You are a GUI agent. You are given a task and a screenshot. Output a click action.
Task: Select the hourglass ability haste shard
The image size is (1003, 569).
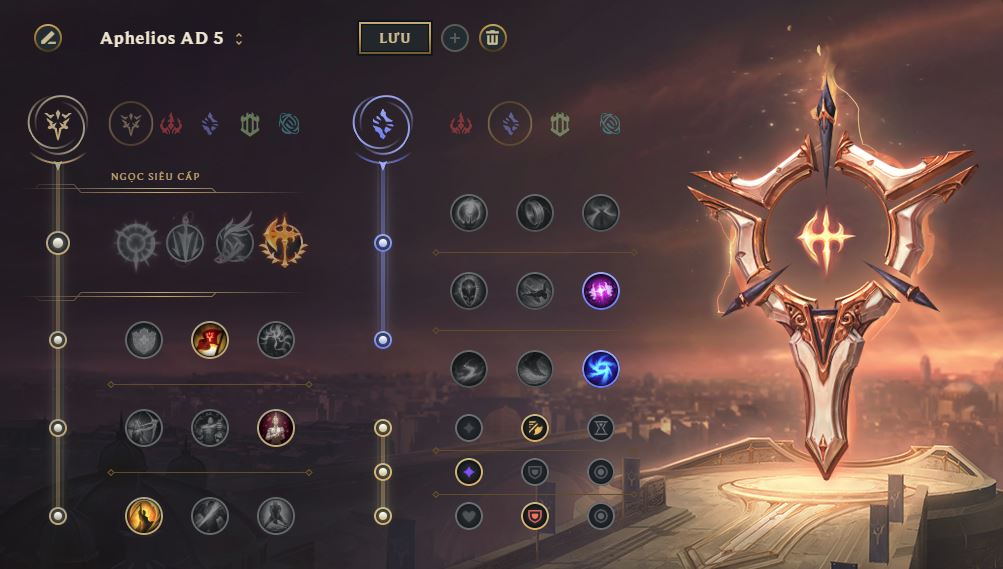point(601,428)
